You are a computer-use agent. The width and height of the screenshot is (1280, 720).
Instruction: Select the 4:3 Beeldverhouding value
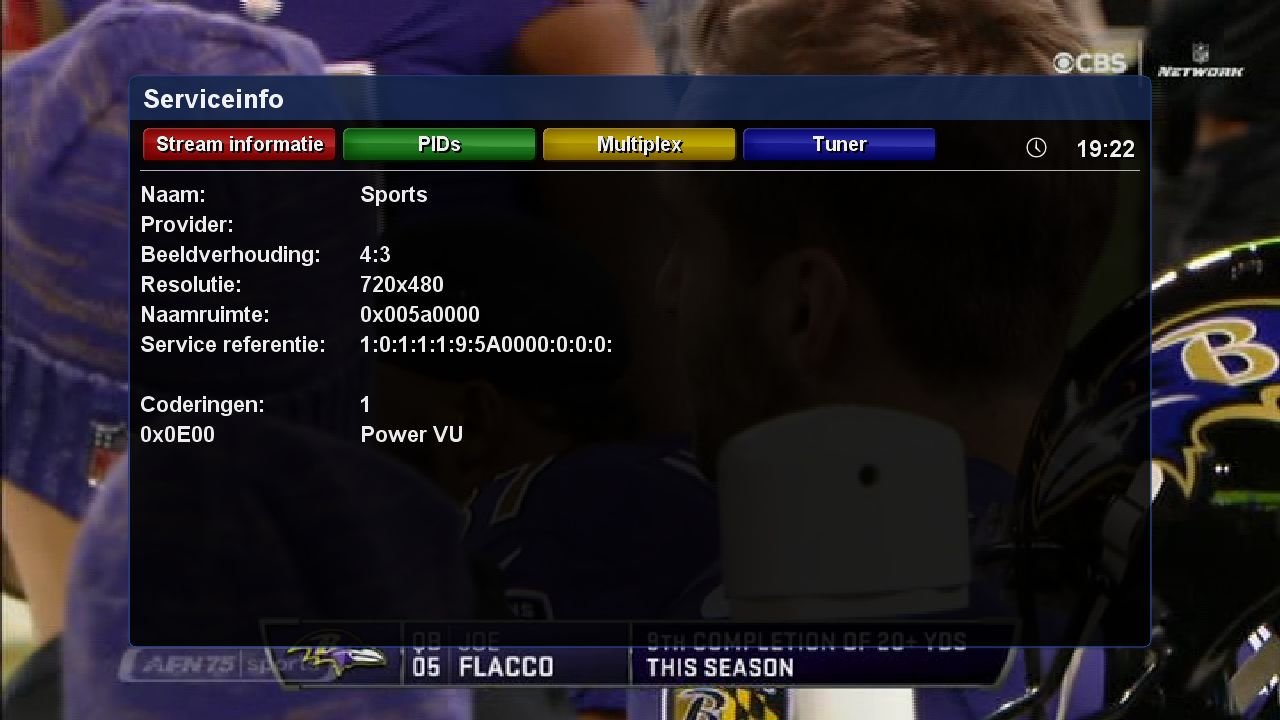375,254
